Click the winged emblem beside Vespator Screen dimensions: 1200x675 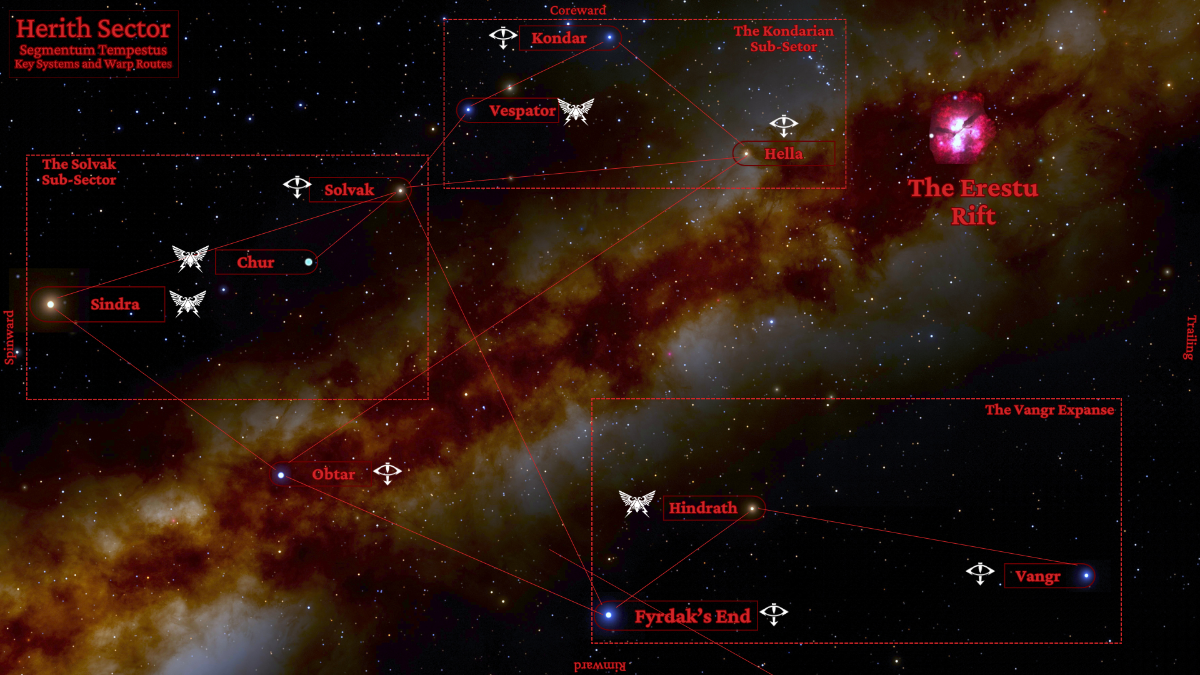(x=576, y=111)
